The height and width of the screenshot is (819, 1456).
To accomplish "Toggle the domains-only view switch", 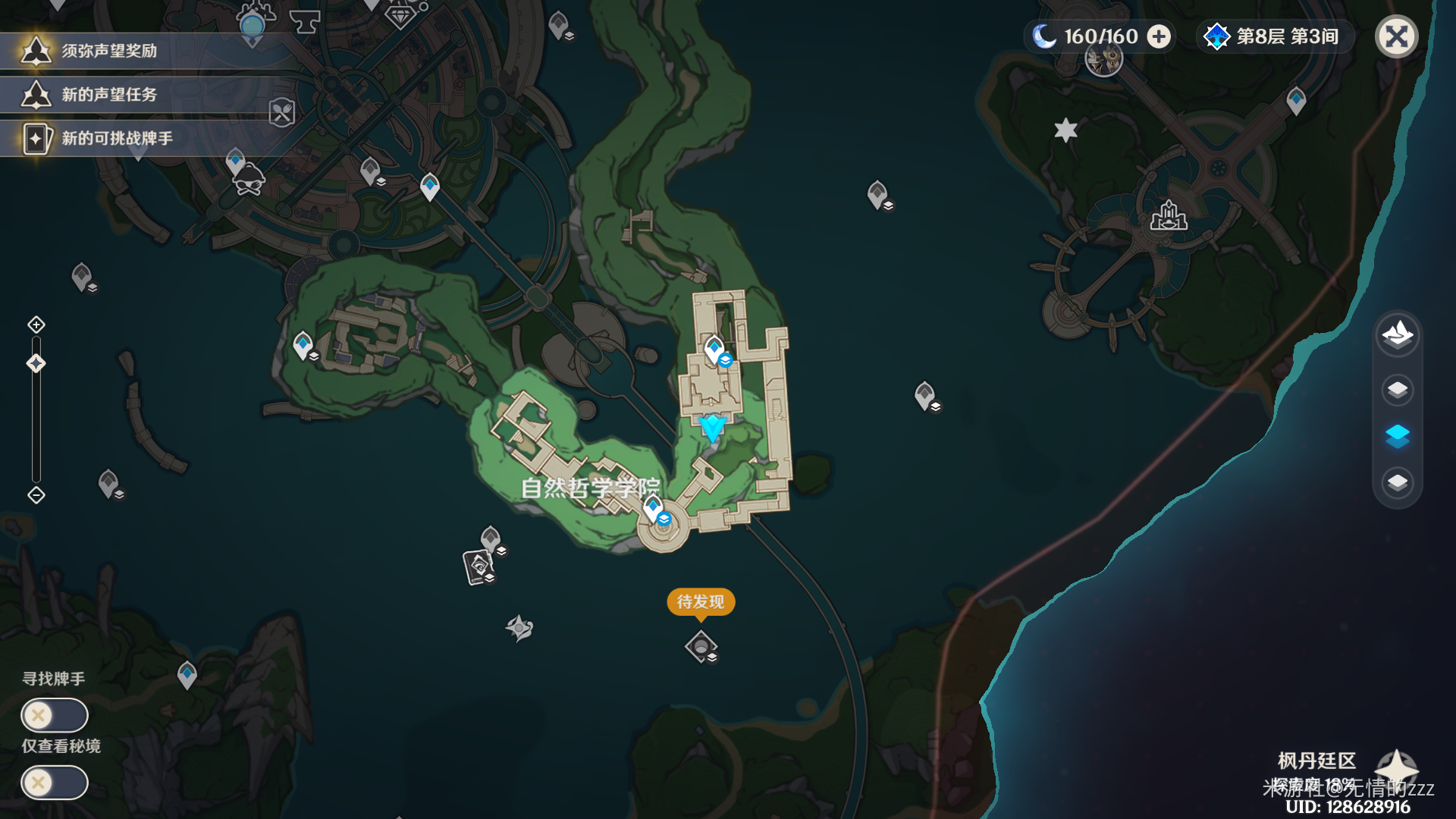I will [55, 783].
